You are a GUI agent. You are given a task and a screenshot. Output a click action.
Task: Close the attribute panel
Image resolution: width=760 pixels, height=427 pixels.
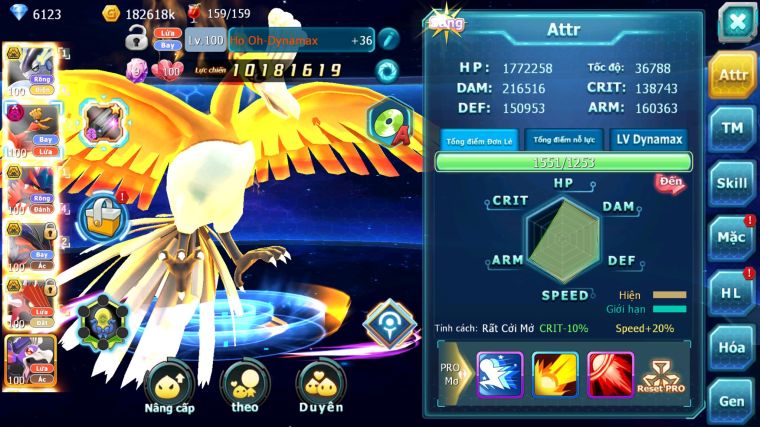[x=736, y=22]
